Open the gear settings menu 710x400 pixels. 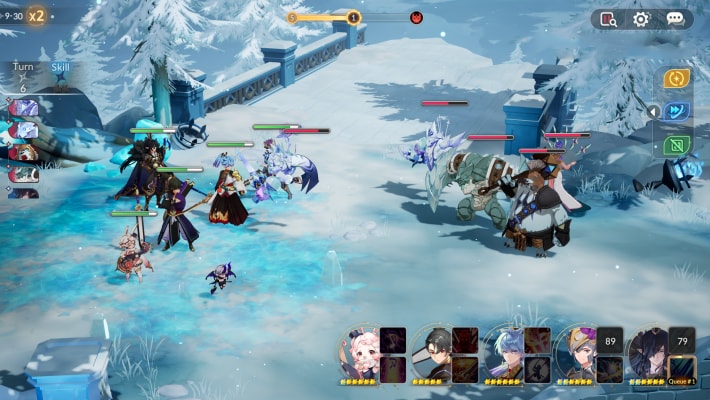pos(641,19)
